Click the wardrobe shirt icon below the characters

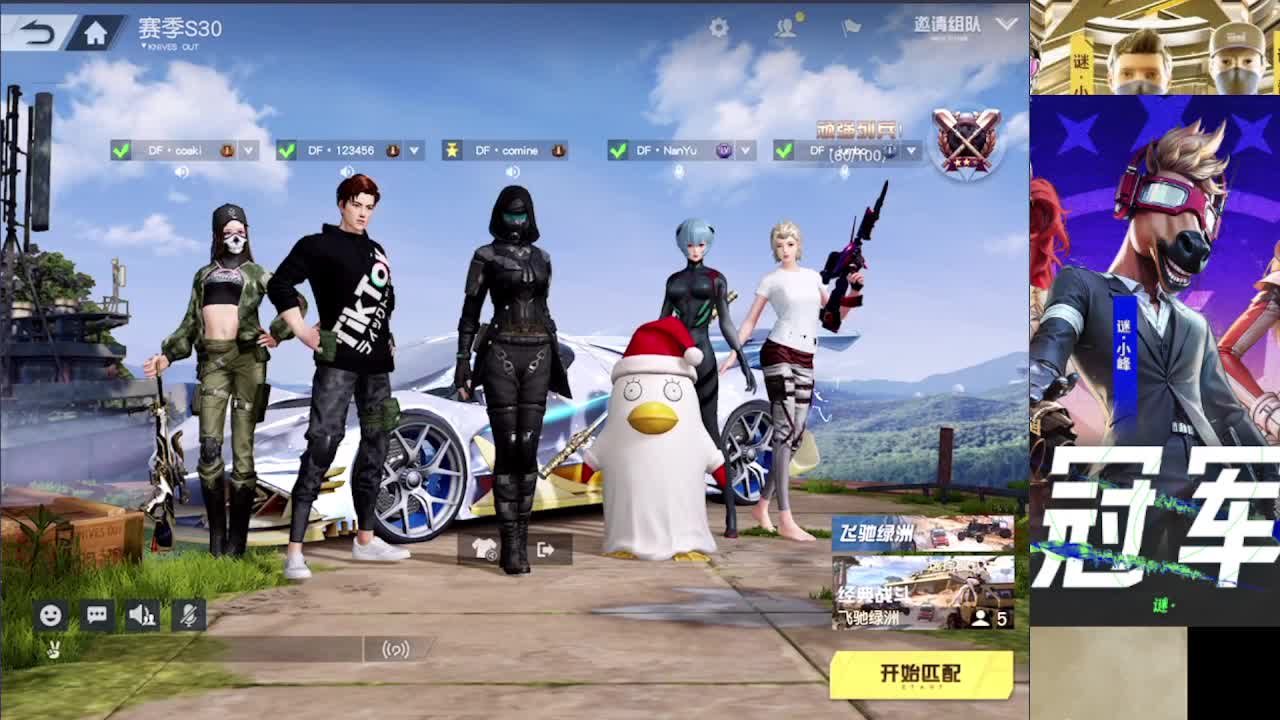coord(485,550)
